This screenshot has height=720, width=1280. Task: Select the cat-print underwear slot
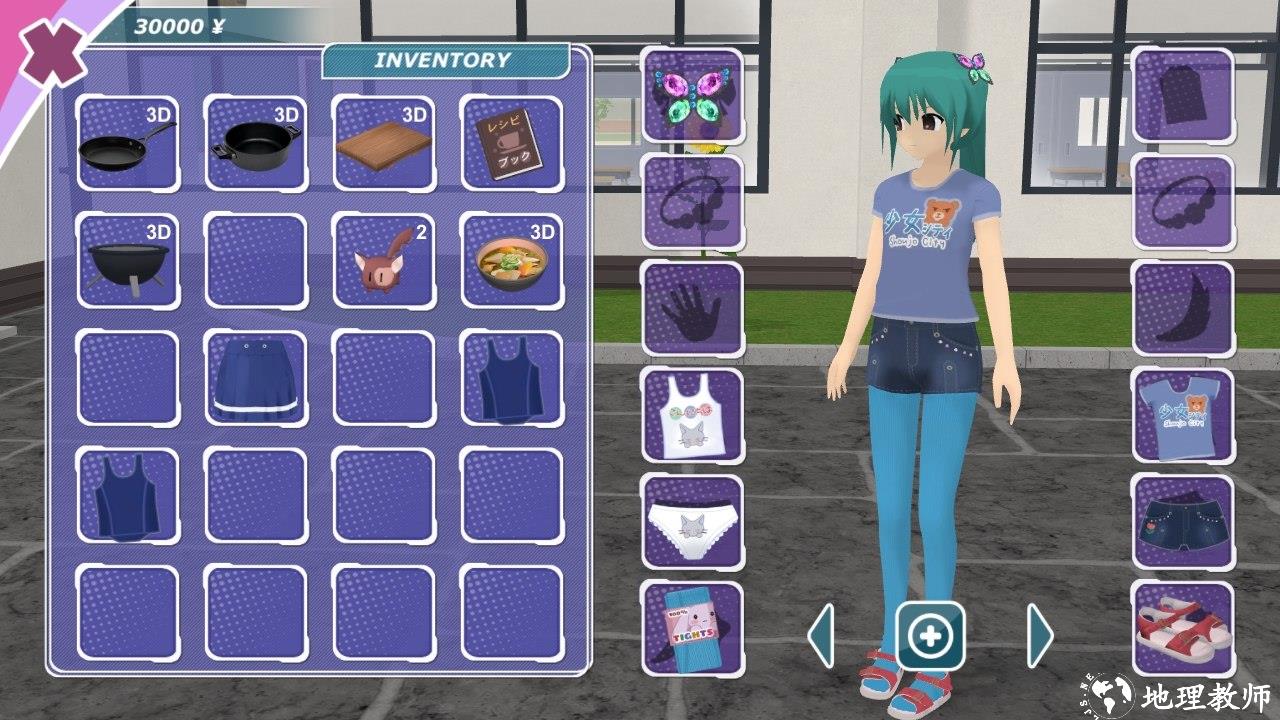(x=692, y=522)
